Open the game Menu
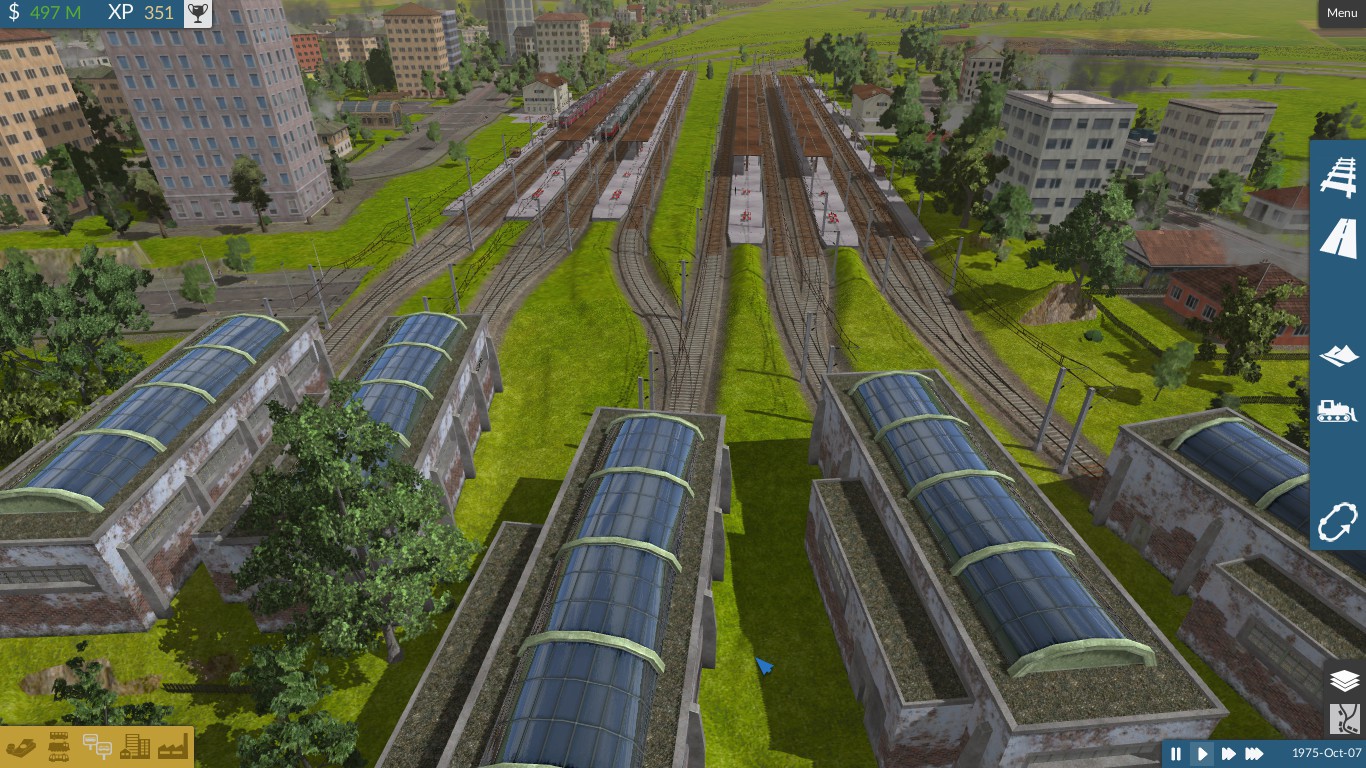The height and width of the screenshot is (768, 1366). point(1341,13)
